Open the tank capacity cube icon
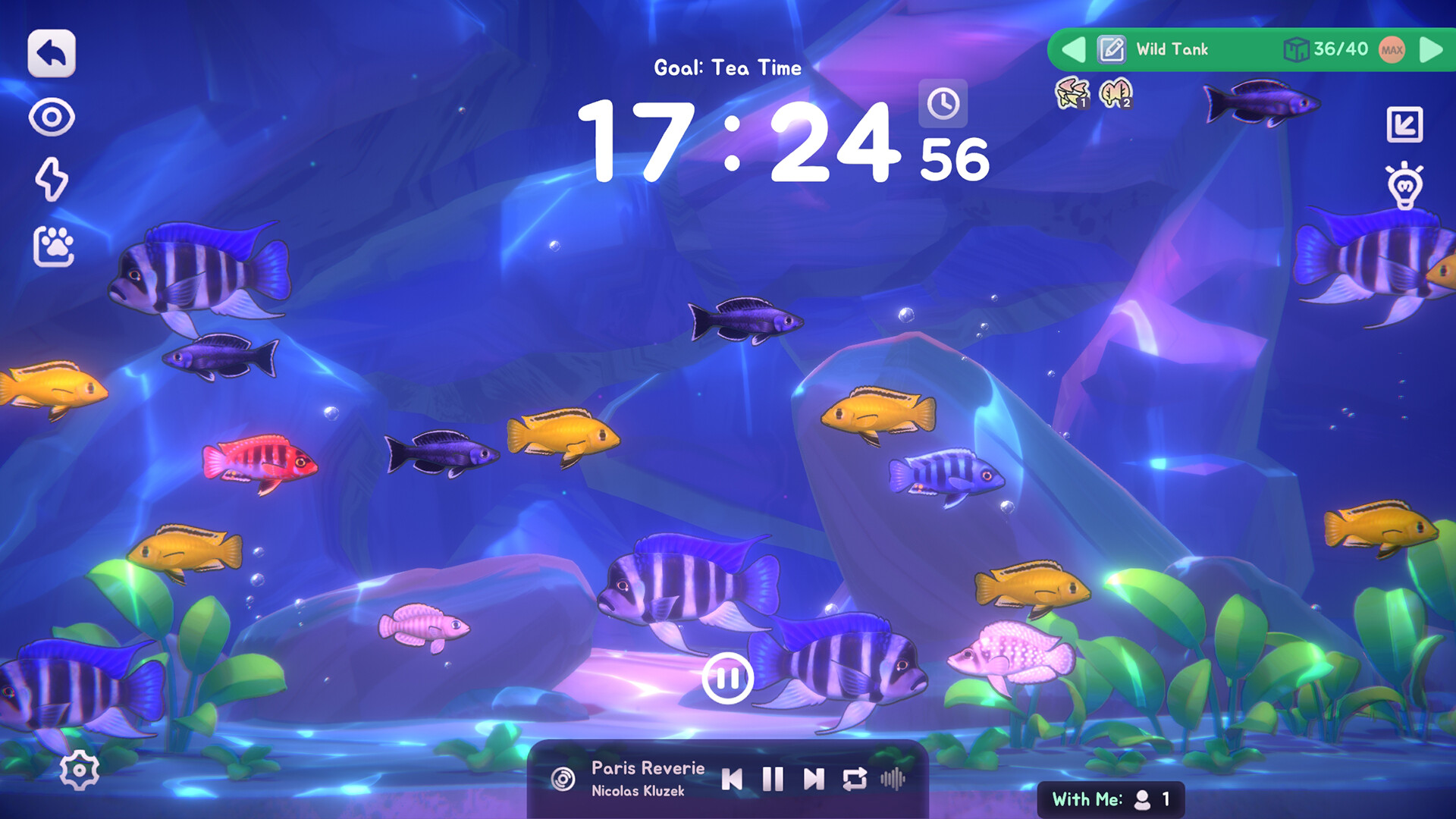Viewport: 1456px width, 819px height. (x=1298, y=49)
